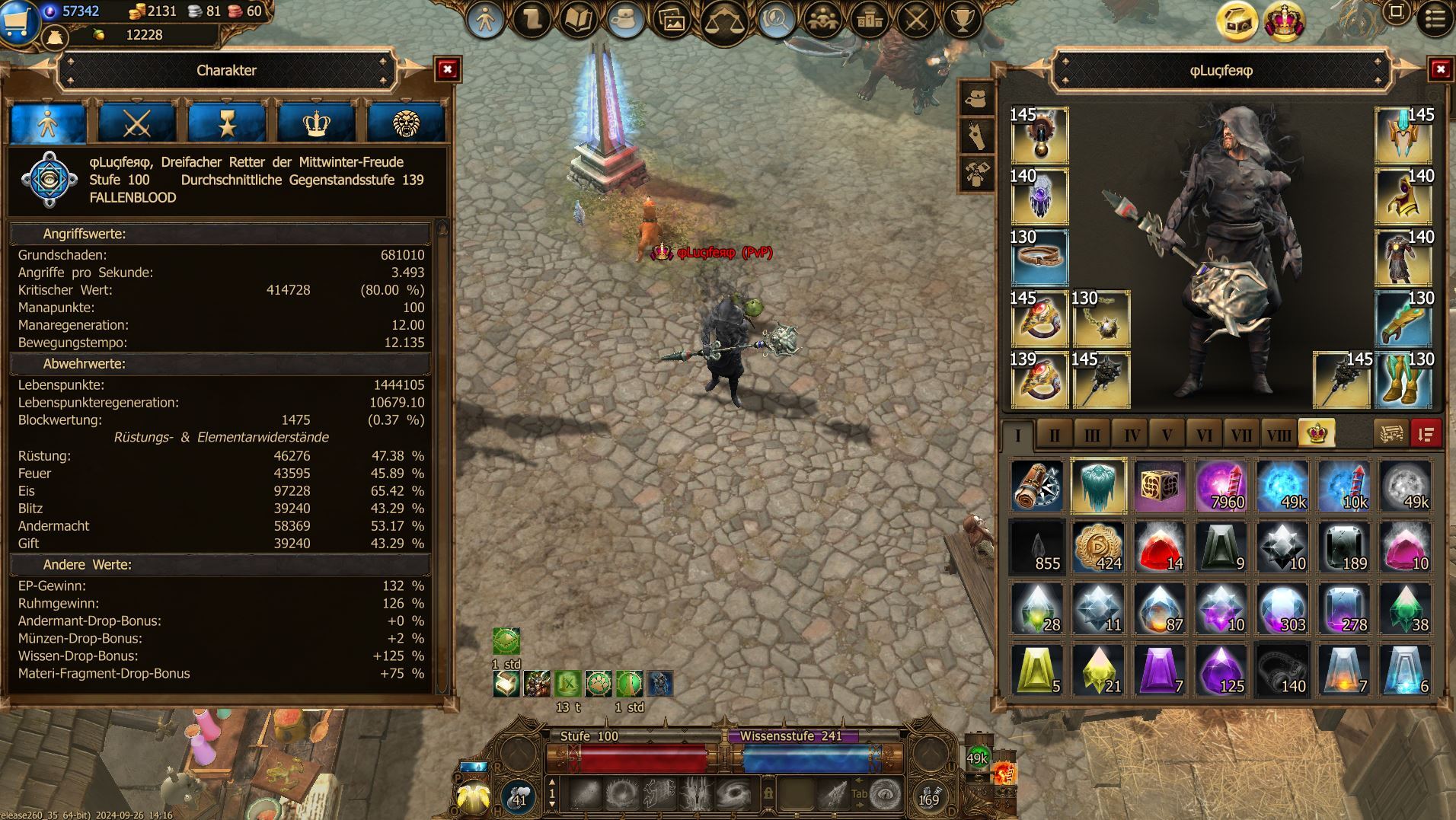The image size is (1456, 820).
Task: Choose the purple item stack showing 7960
Action: (1221, 486)
